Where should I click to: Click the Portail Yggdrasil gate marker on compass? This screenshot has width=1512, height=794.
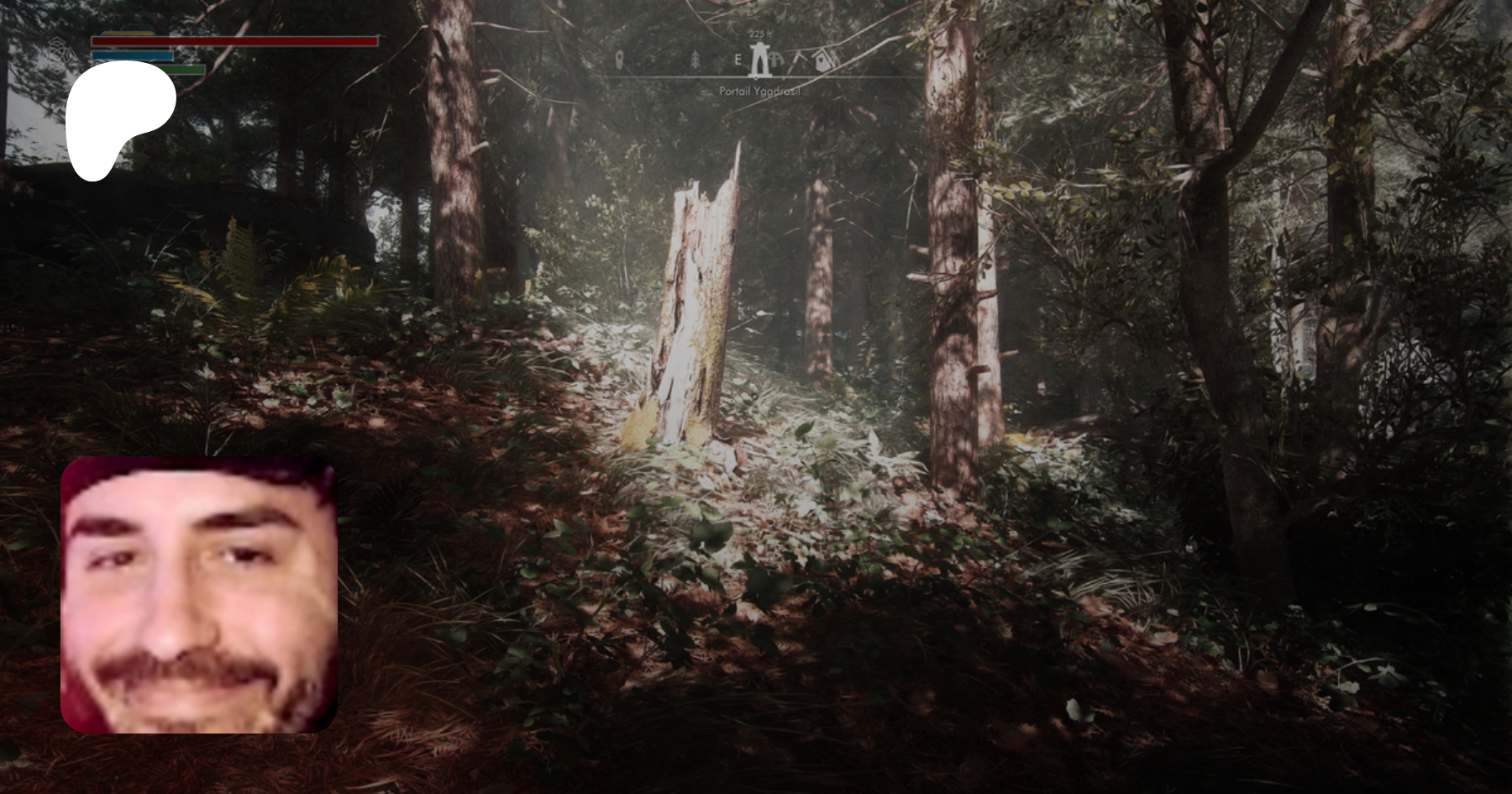click(759, 60)
